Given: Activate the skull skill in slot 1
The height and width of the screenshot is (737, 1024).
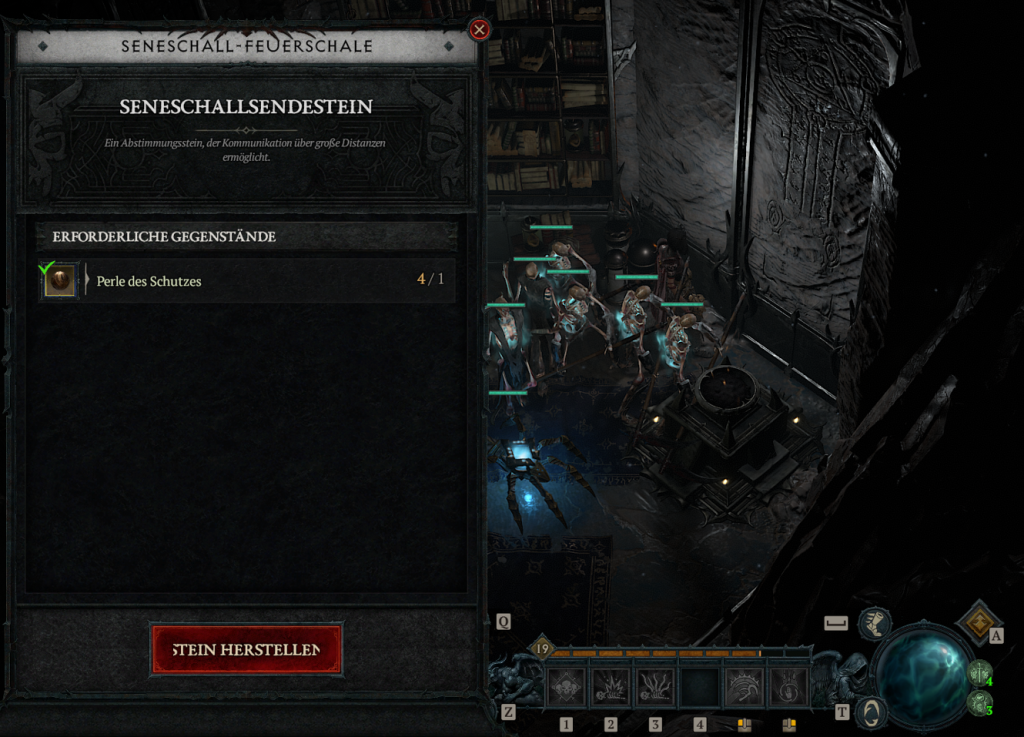Looking at the screenshot, I should 566,687.
